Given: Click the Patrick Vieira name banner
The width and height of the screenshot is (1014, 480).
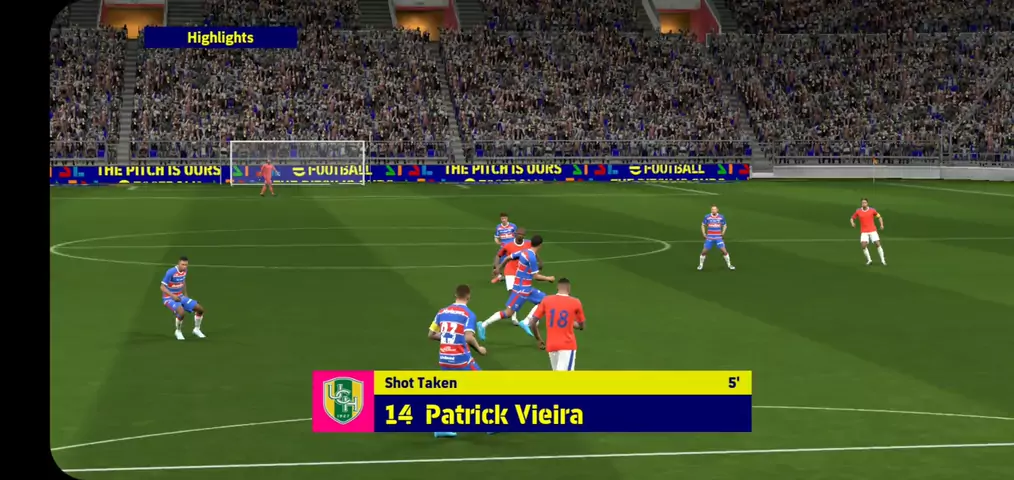Looking at the screenshot, I should [x=561, y=414].
